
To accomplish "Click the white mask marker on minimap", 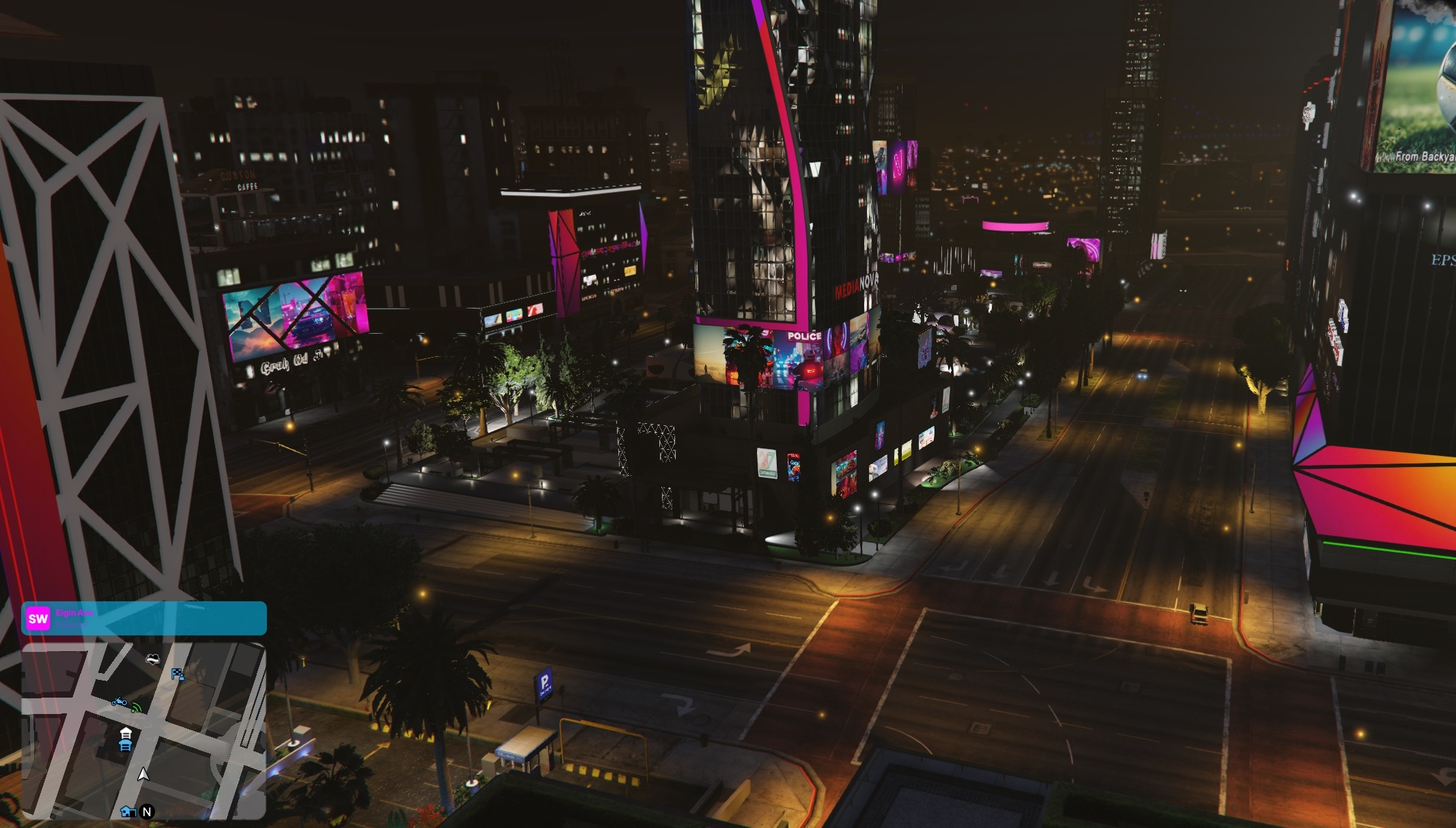I will click(x=153, y=659).
